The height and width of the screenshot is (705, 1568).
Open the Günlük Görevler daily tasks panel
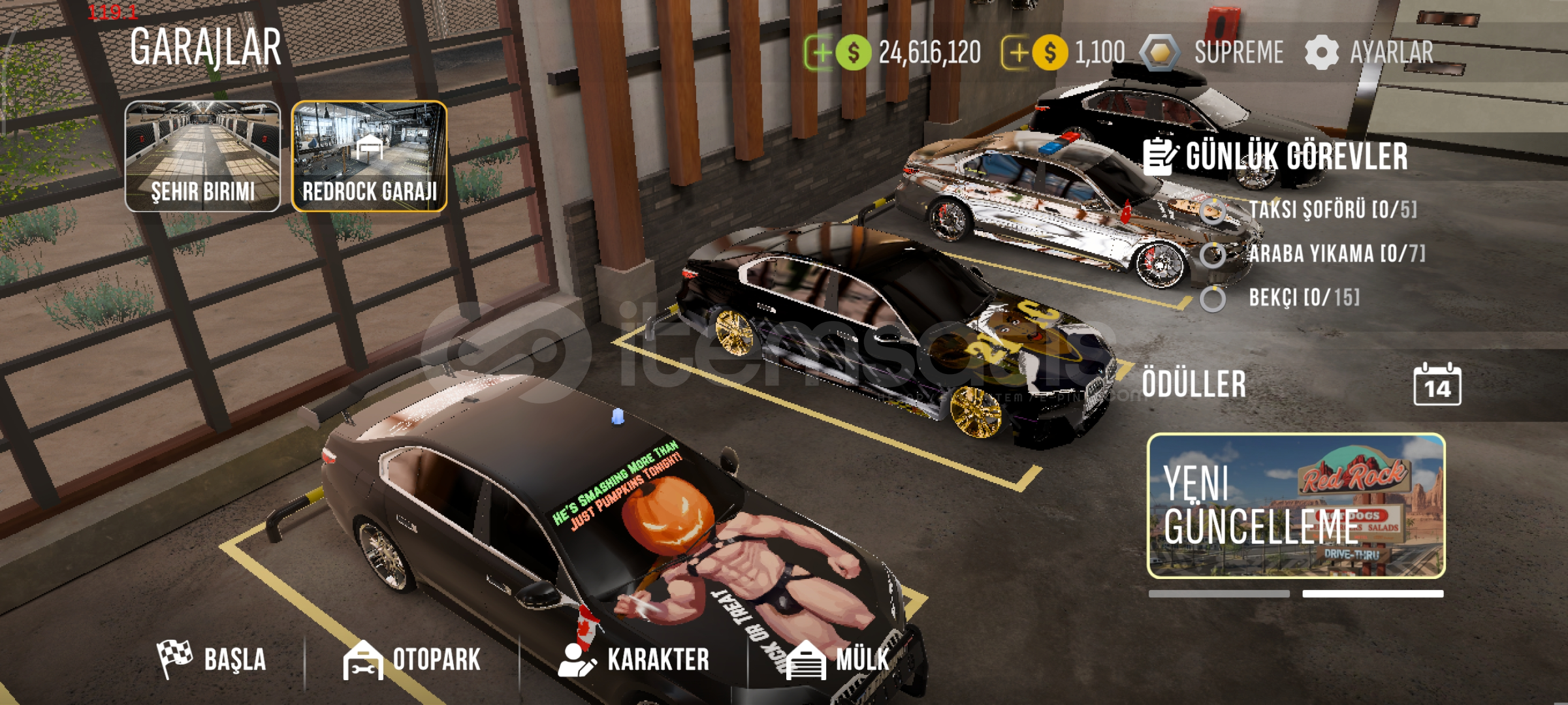click(1275, 157)
